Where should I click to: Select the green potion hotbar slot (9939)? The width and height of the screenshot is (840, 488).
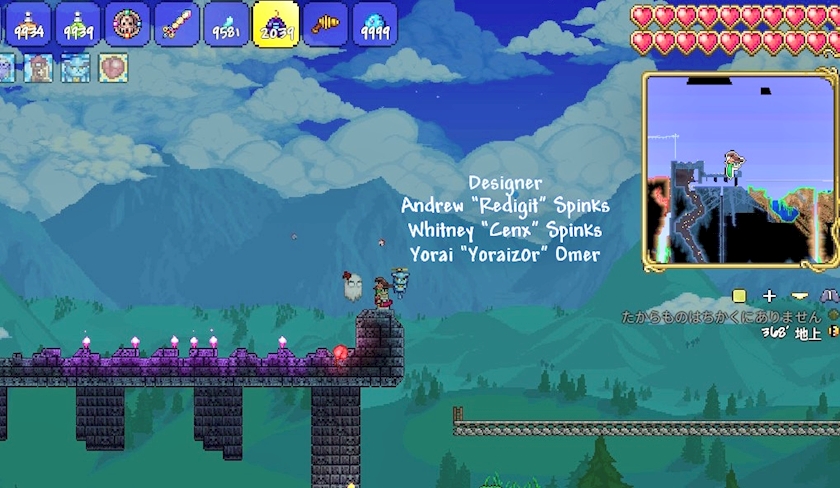(x=77, y=23)
